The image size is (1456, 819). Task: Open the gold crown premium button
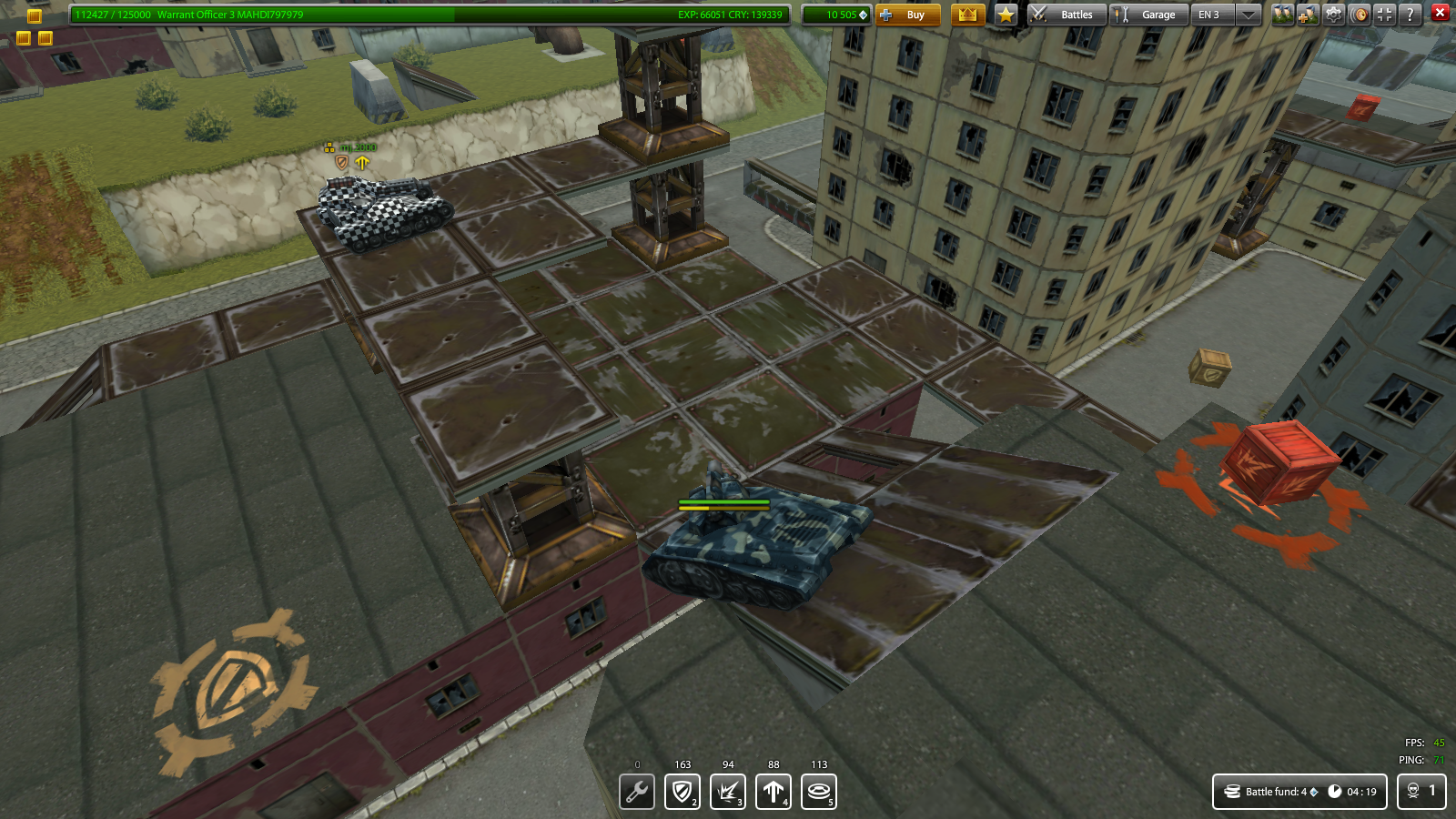pyautogui.click(x=967, y=15)
